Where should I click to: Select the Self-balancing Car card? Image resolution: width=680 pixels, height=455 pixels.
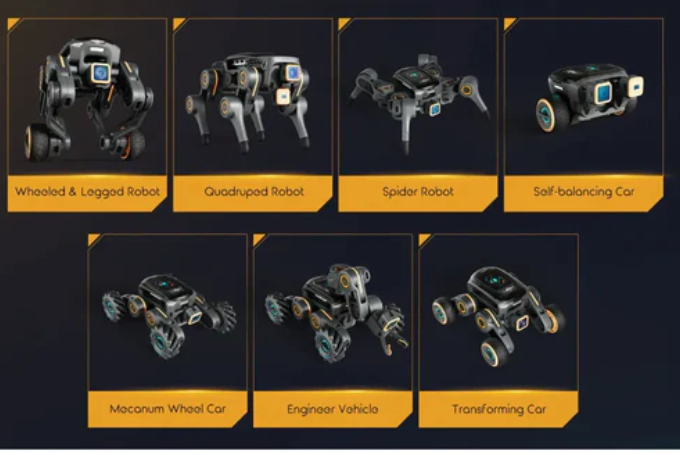click(584, 114)
